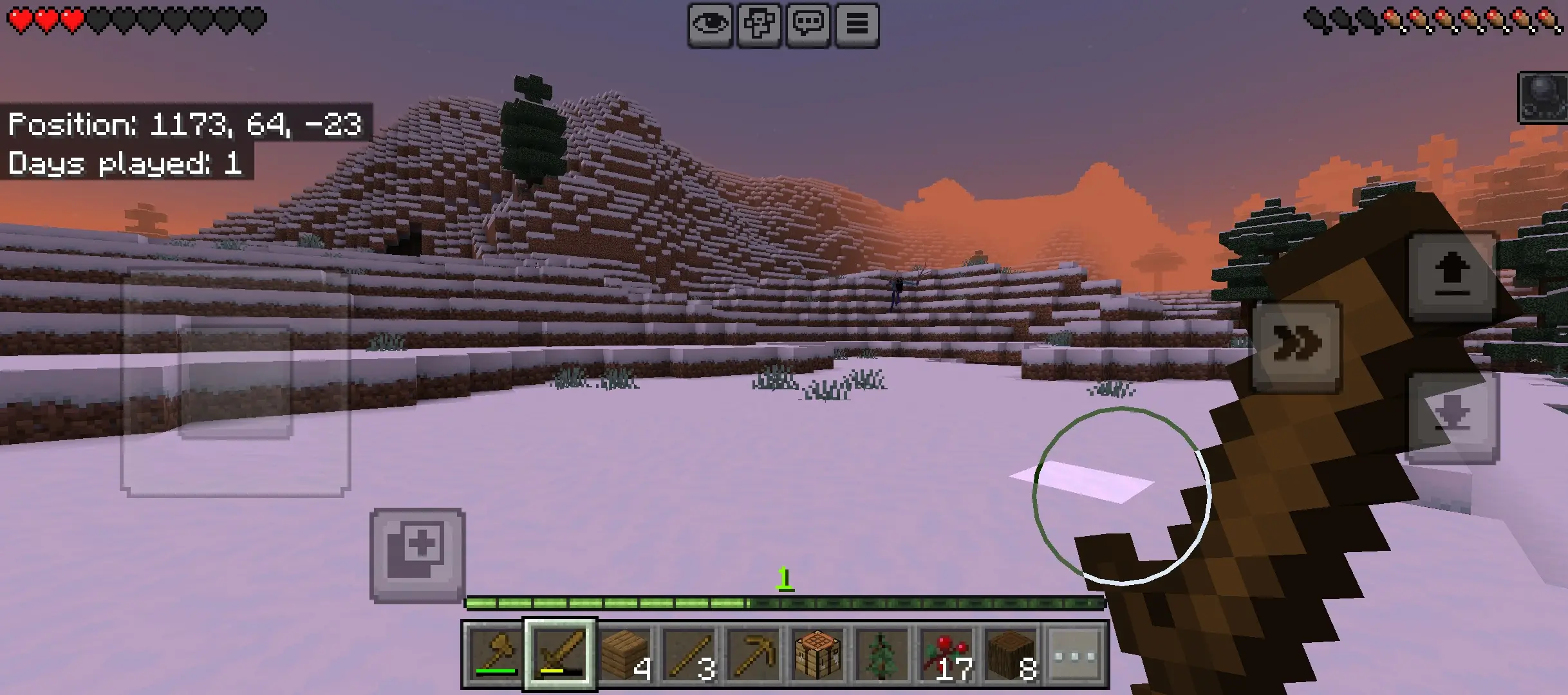This screenshot has width=1568, height=695.
Task: Select the wooden sword hotbar slot
Action: click(560, 654)
